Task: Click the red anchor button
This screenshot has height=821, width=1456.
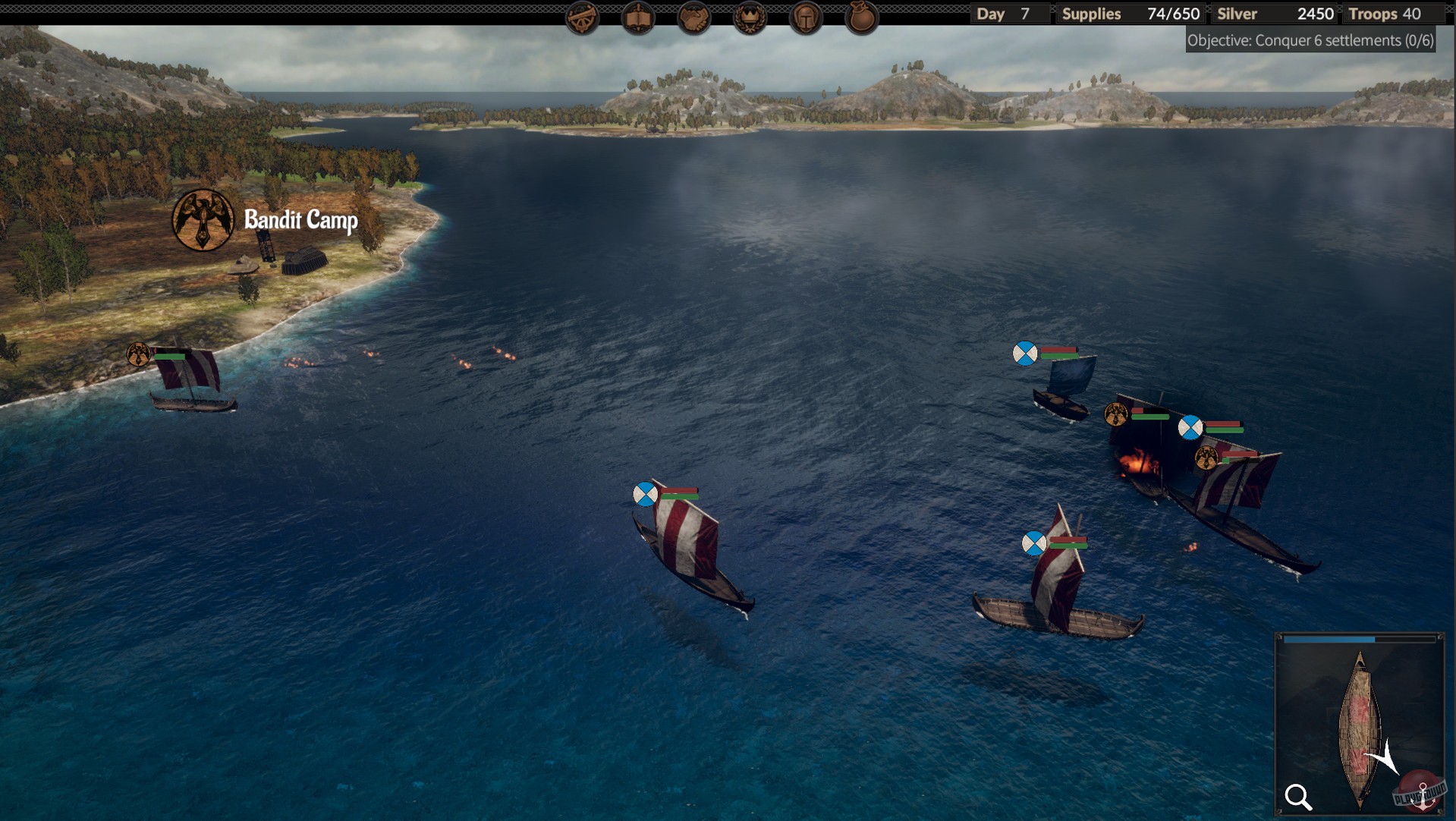Action: [1421, 792]
